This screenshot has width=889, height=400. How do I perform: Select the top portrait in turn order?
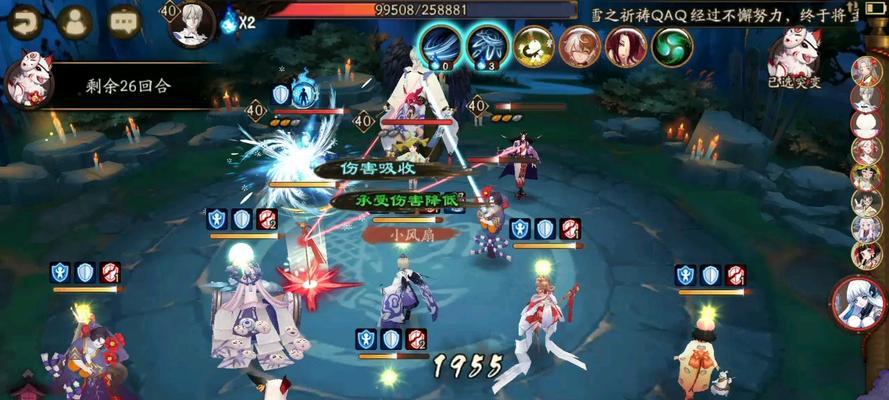tap(866, 70)
